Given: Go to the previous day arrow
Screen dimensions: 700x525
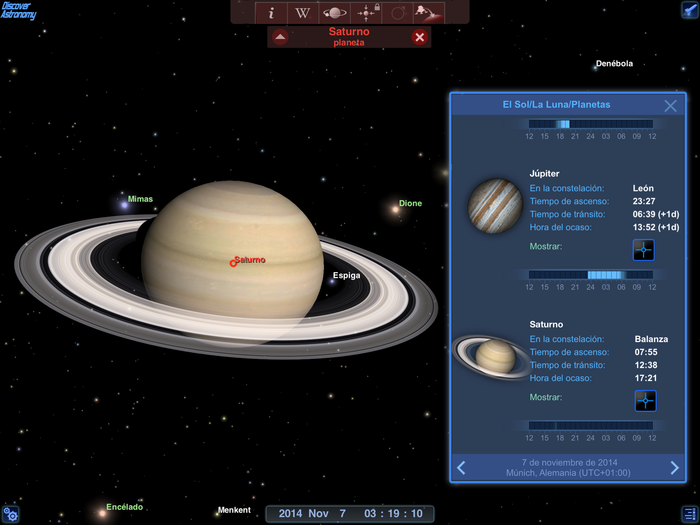Looking at the screenshot, I should (461, 467).
